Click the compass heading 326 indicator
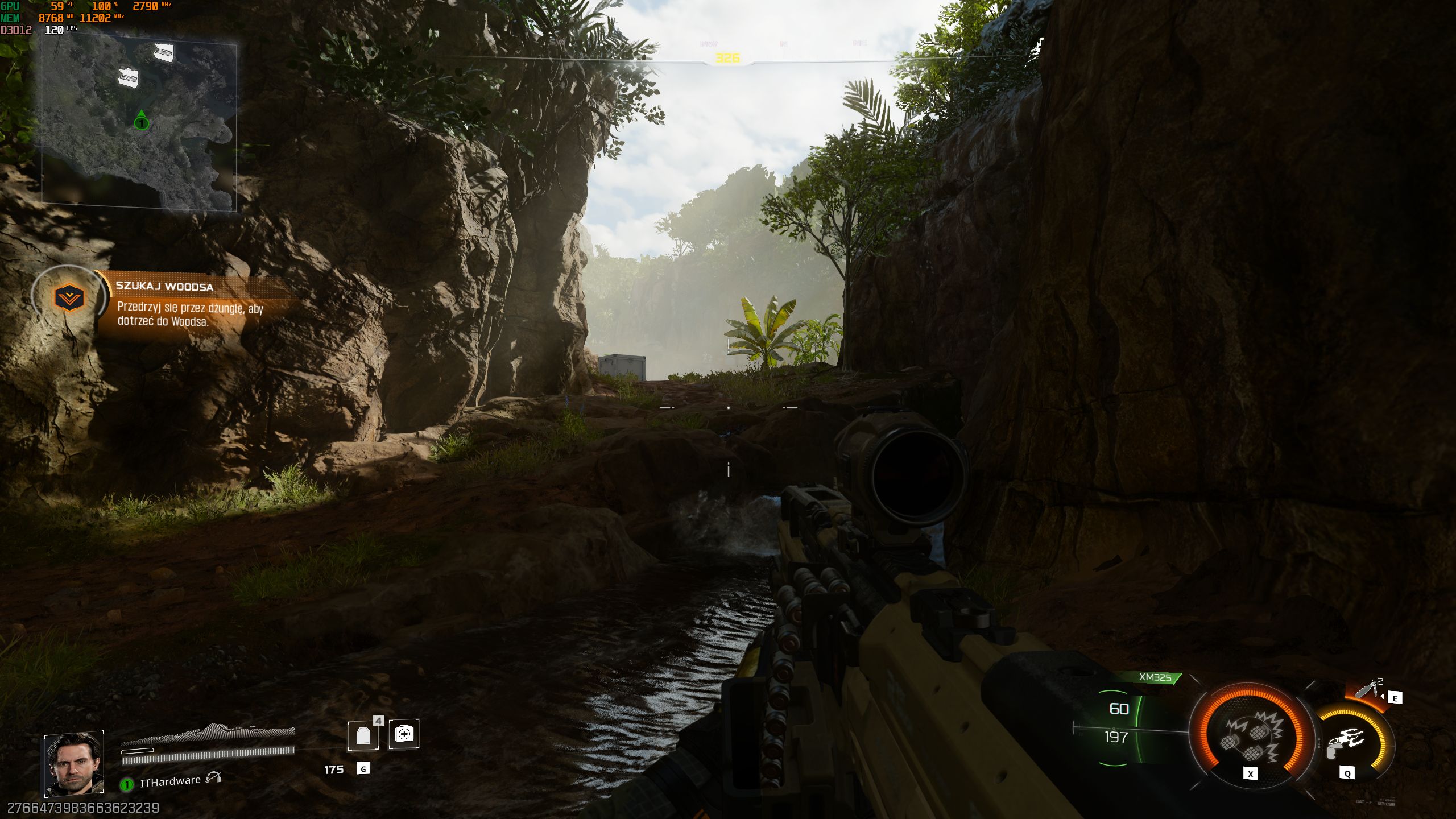1456x819 pixels. point(727,58)
